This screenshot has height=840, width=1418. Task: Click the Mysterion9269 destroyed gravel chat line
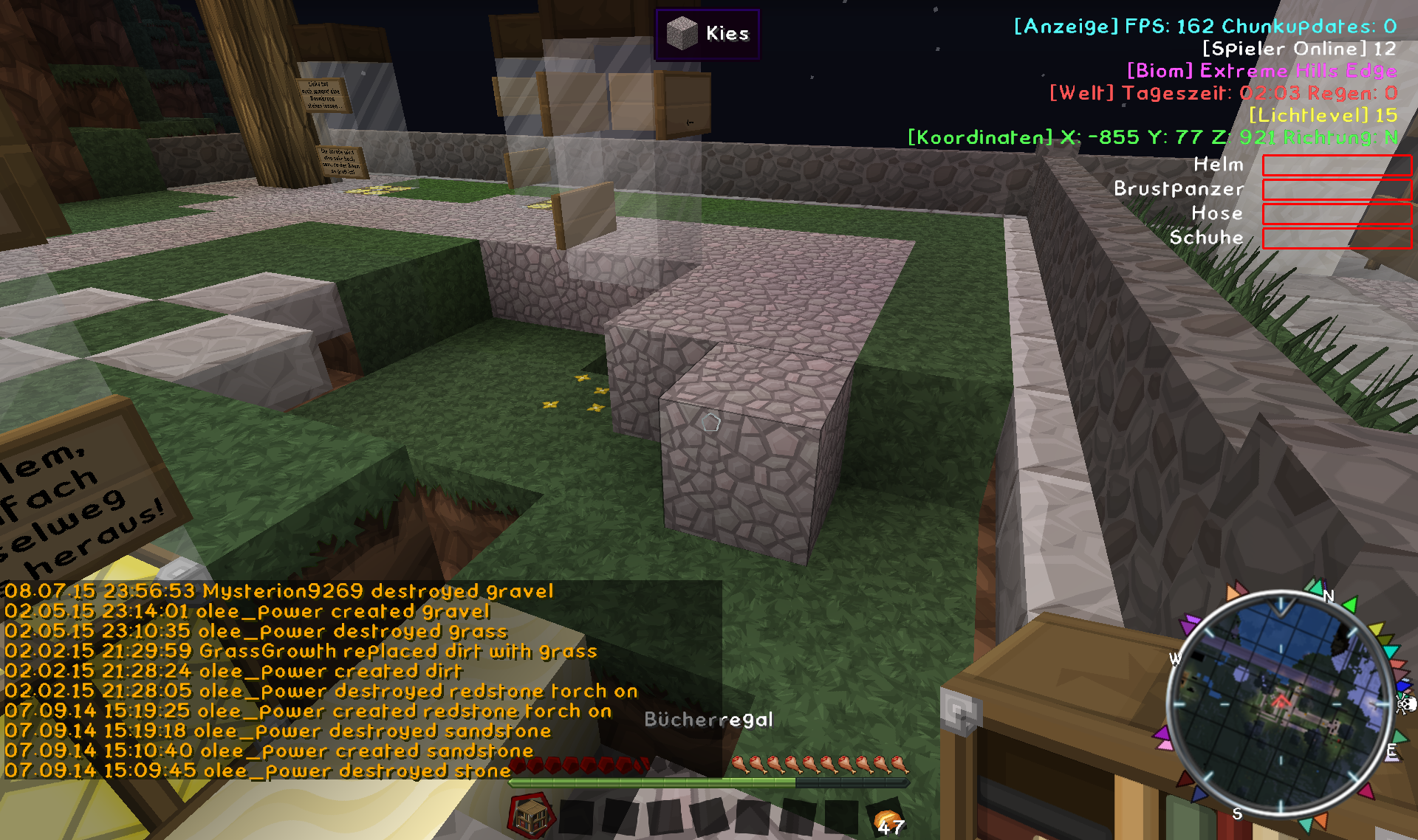pos(279,591)
